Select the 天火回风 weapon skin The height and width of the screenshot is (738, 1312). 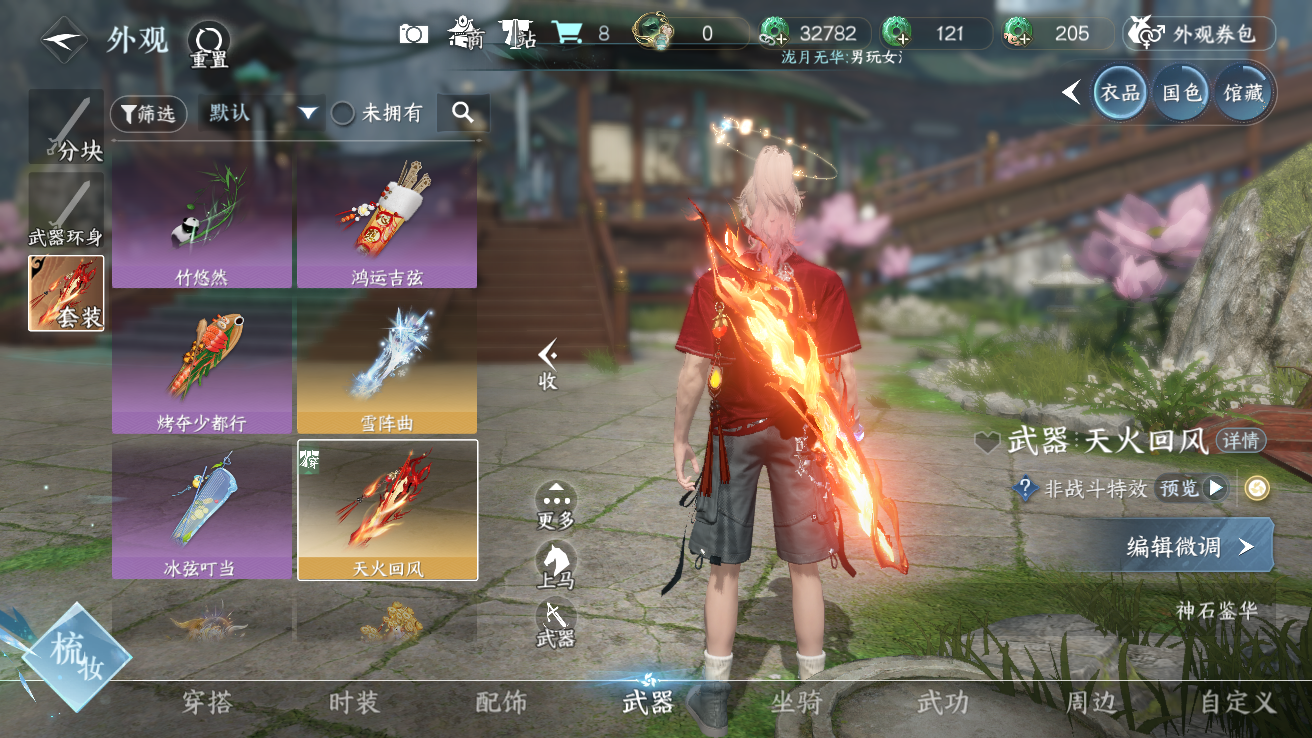coord(387,511)
